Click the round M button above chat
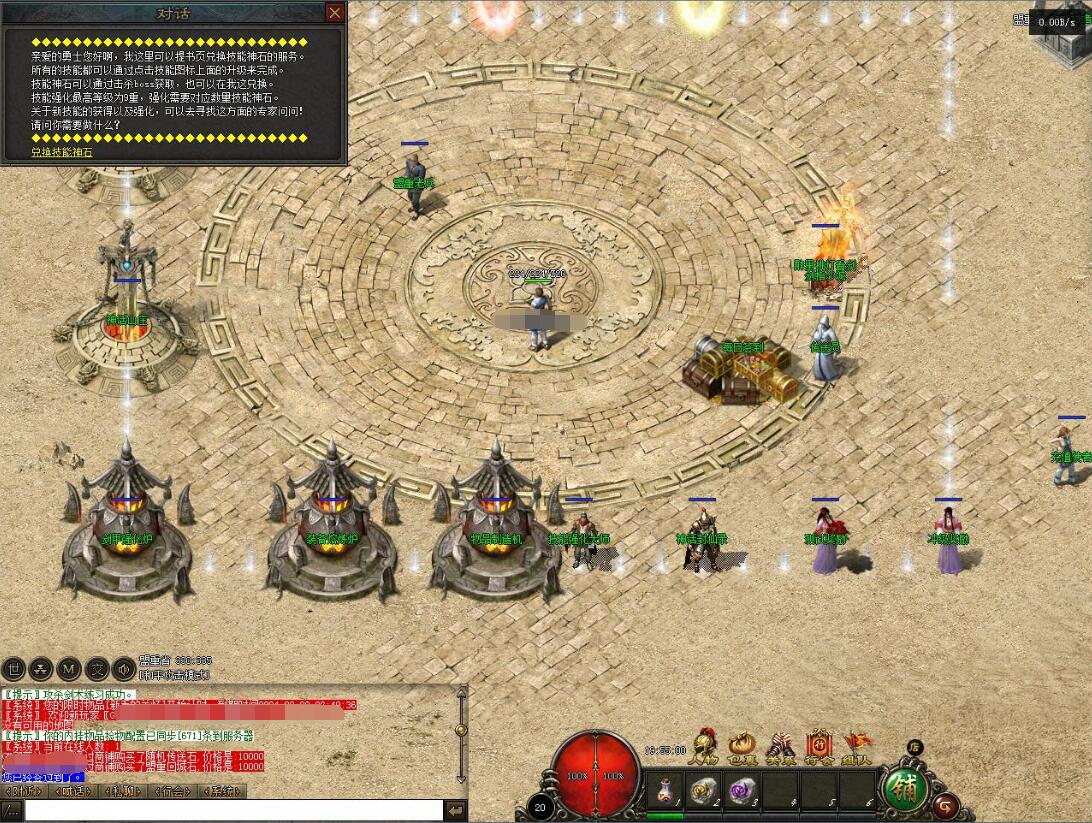Screen dimensions: 1092x823 coord(69,668)
